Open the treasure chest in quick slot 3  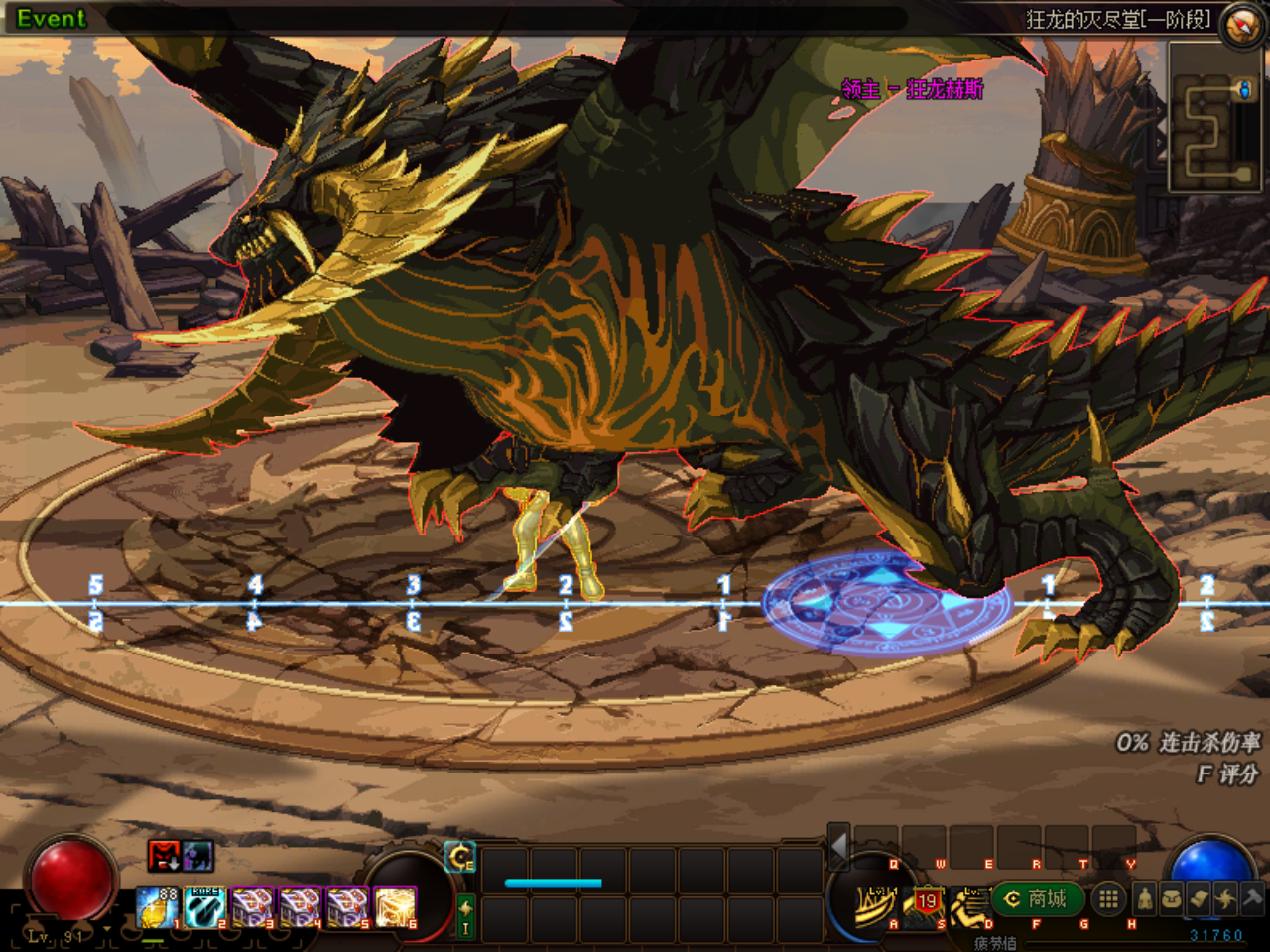click(x=252, y=906)
